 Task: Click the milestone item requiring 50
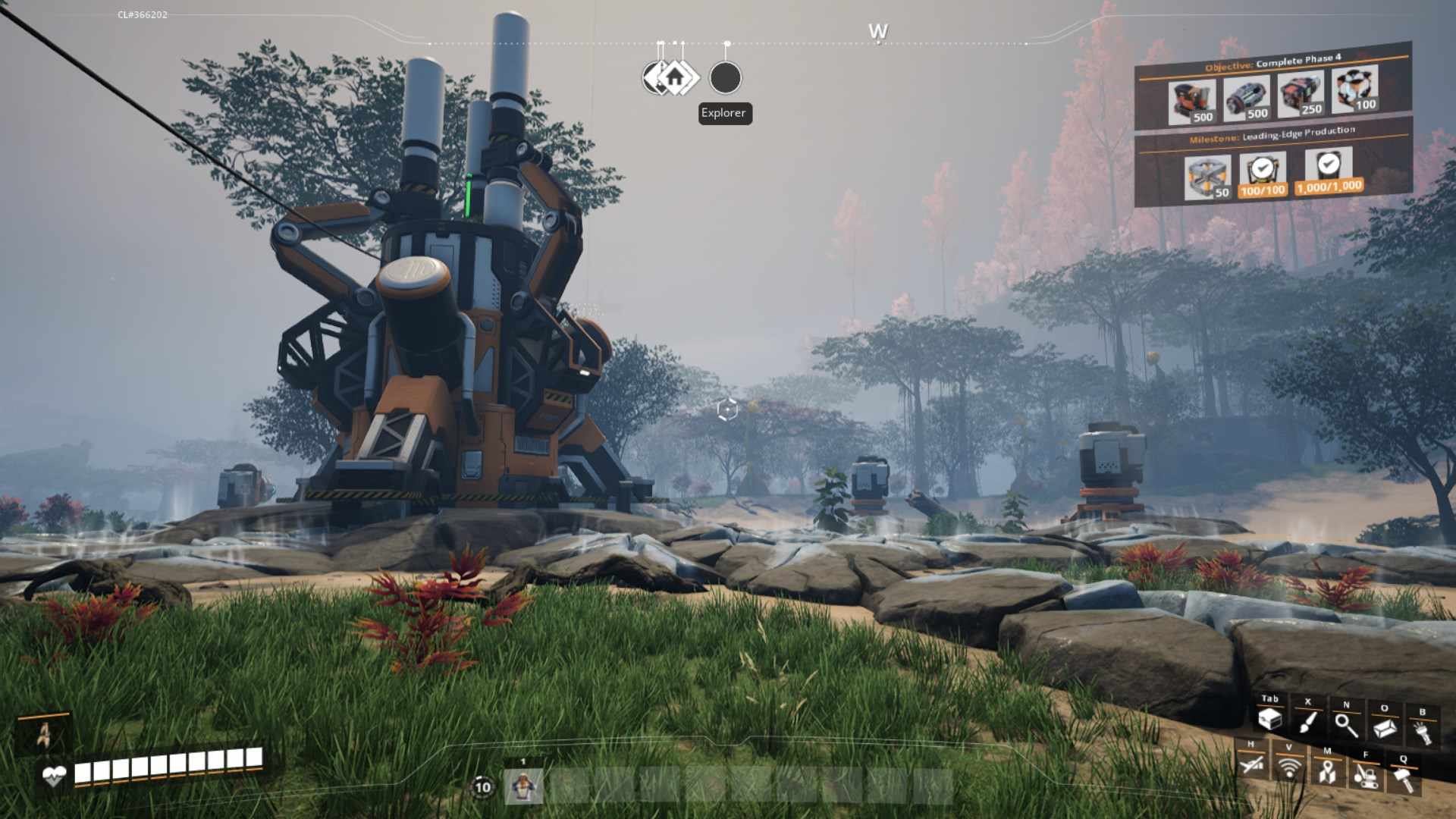pos(1207,177)
